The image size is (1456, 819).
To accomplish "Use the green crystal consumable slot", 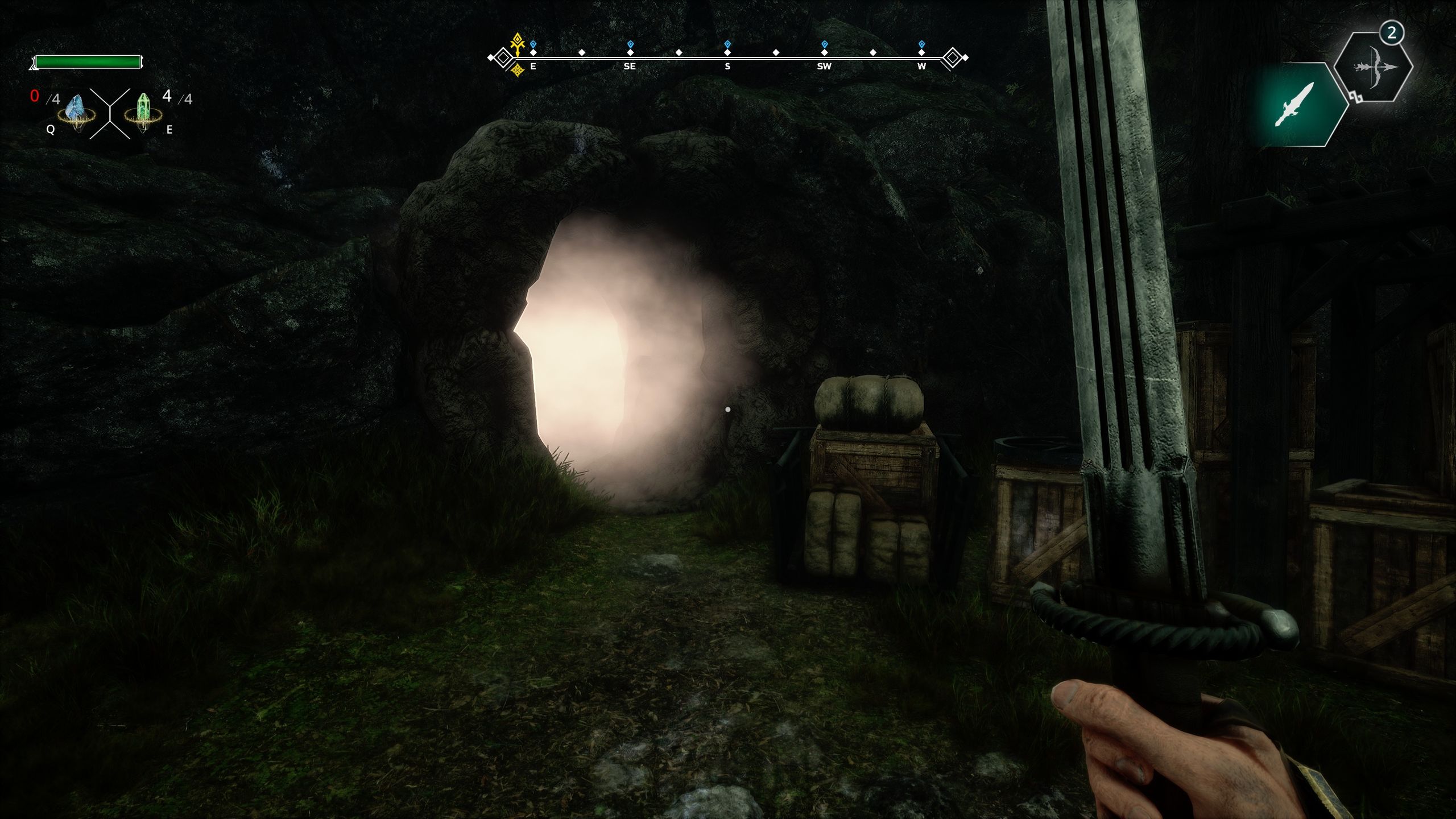I will pyautogui.click(x=142, y=110).
